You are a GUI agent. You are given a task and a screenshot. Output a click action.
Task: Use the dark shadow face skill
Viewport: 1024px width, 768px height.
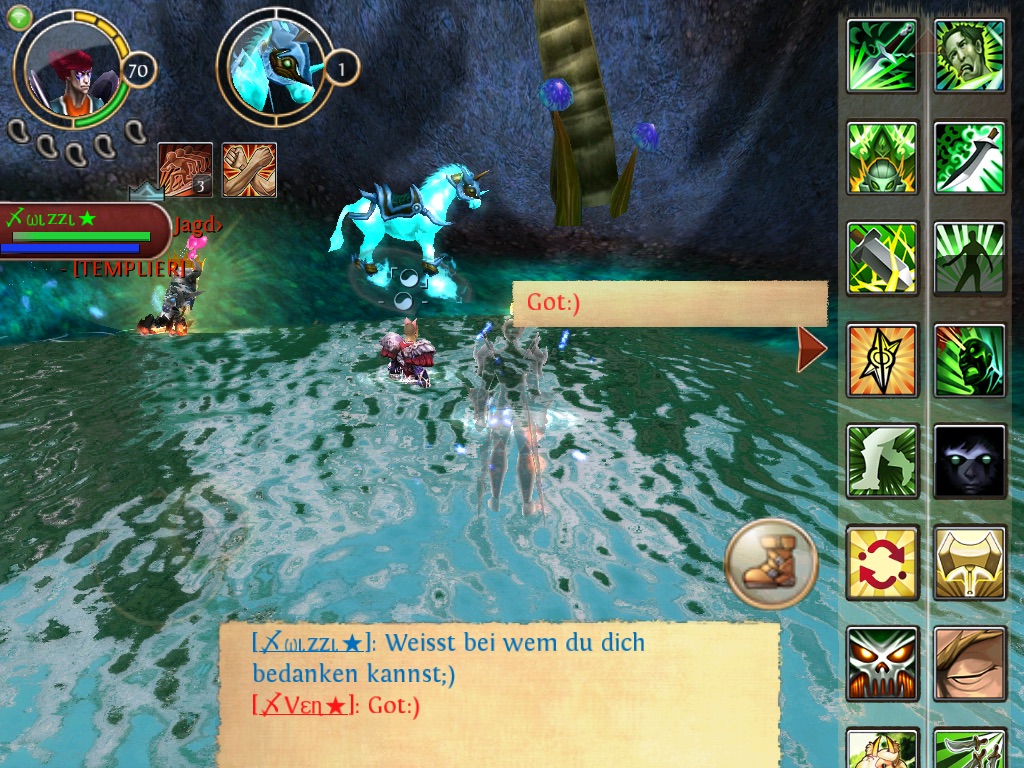(x=969, y=460)
